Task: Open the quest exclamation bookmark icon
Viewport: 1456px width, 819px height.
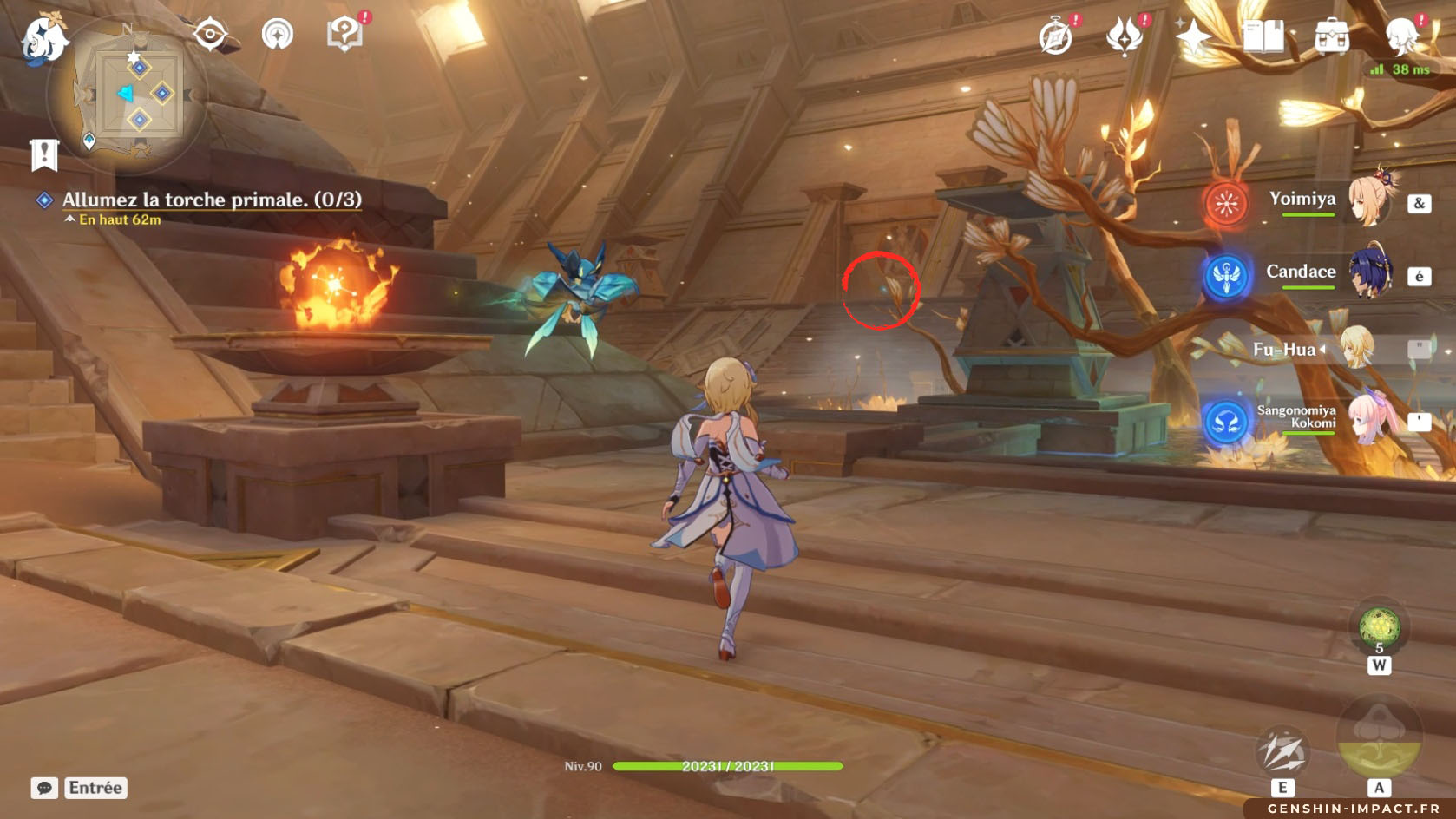Action: point(44,154)
